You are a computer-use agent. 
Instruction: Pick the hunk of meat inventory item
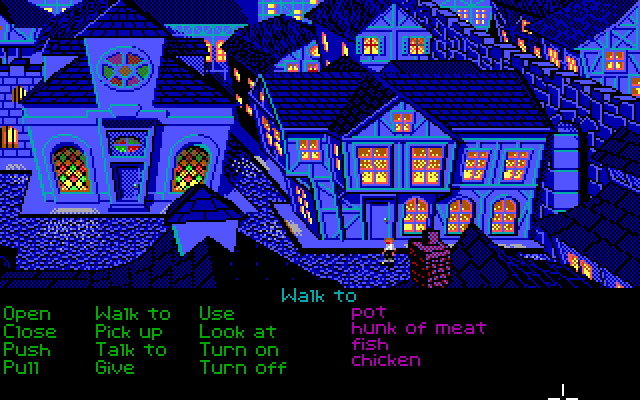[419, 328]
